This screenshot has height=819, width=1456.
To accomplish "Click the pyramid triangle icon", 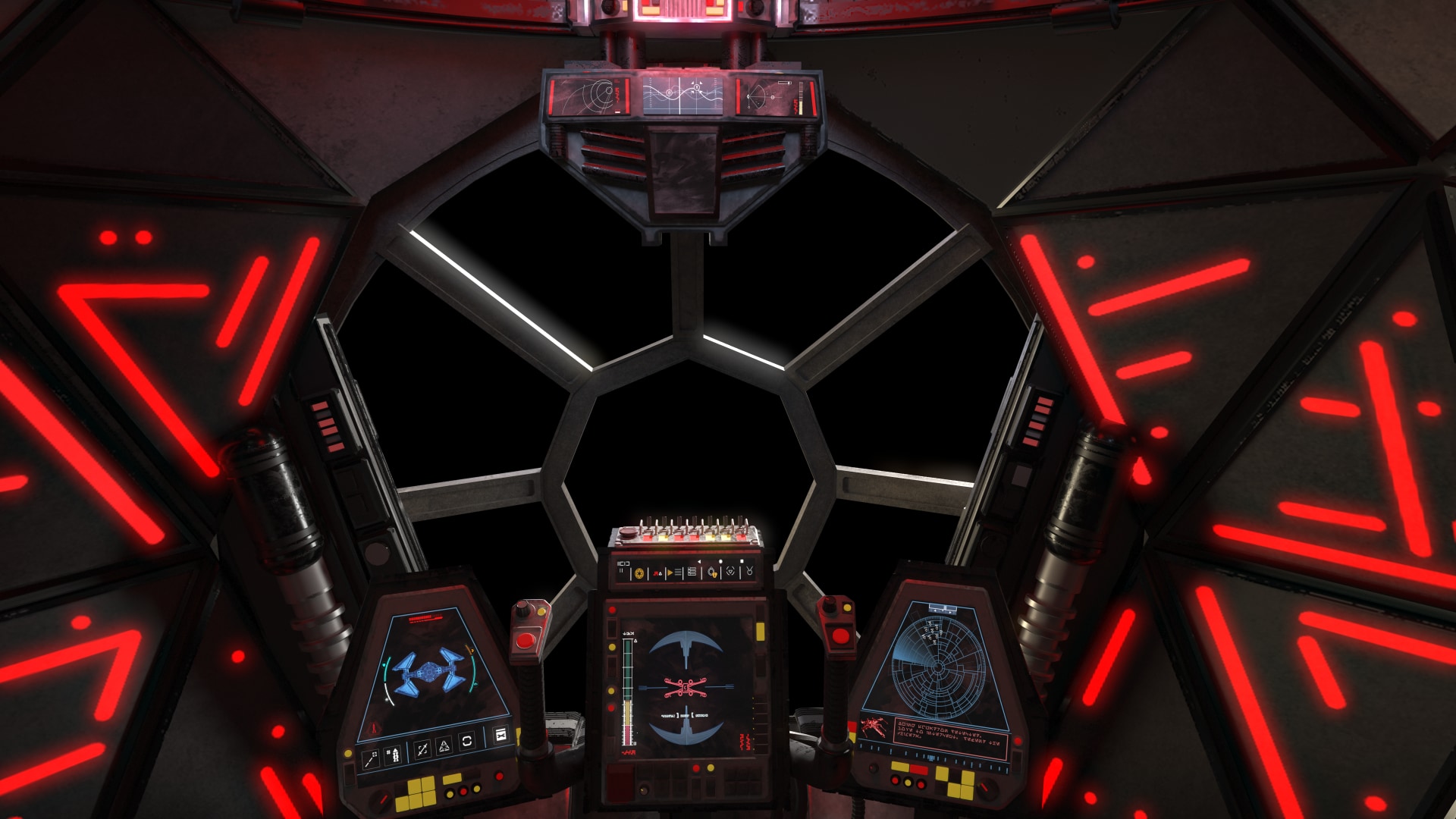I will [x=444, y=745].
